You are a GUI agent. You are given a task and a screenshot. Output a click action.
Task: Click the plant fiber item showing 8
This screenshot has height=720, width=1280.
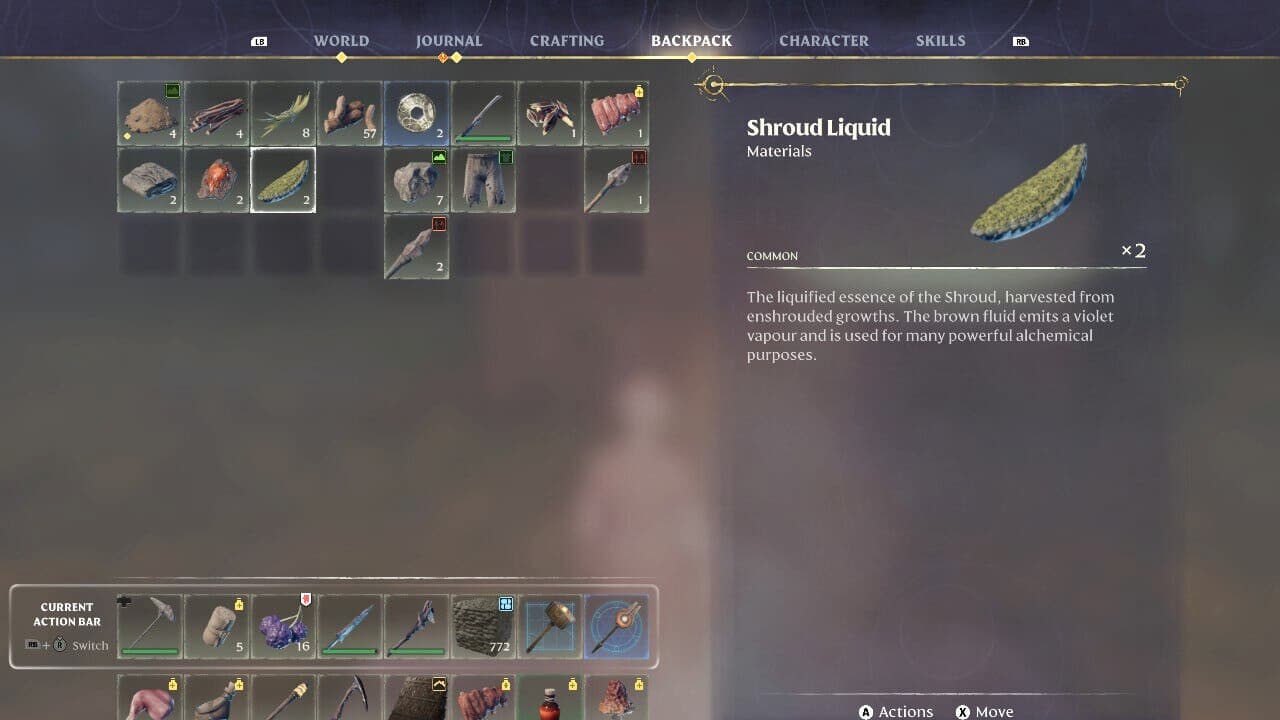coord(283,113)
